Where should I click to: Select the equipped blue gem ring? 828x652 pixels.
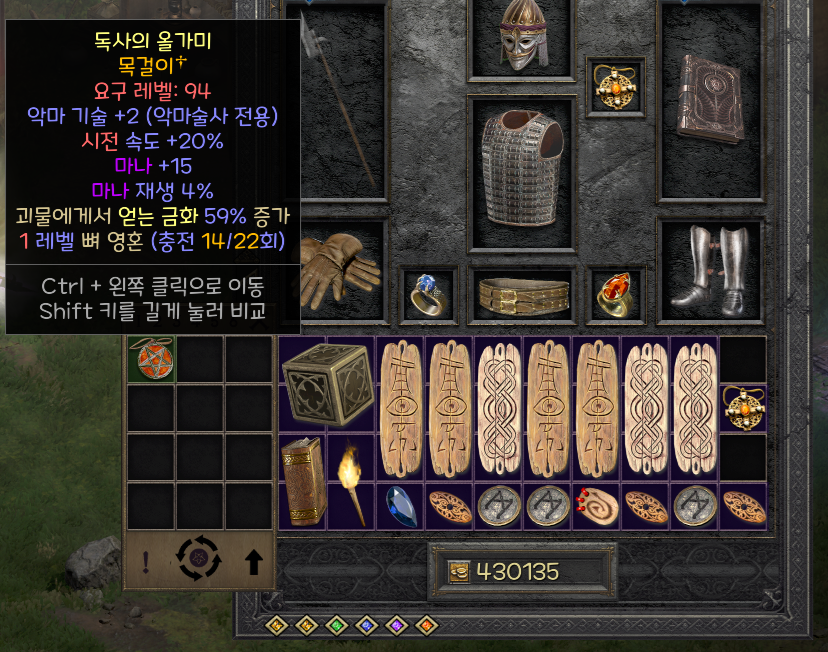coord(424,292)
